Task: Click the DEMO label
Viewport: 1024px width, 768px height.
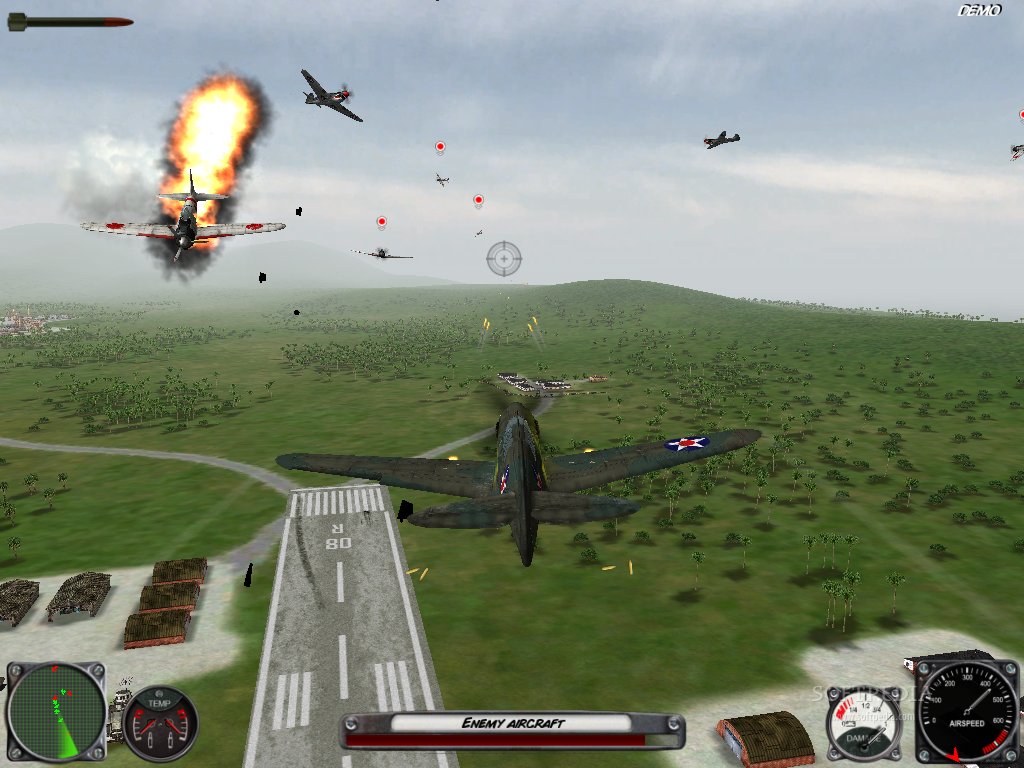Action: coord(979,11)
